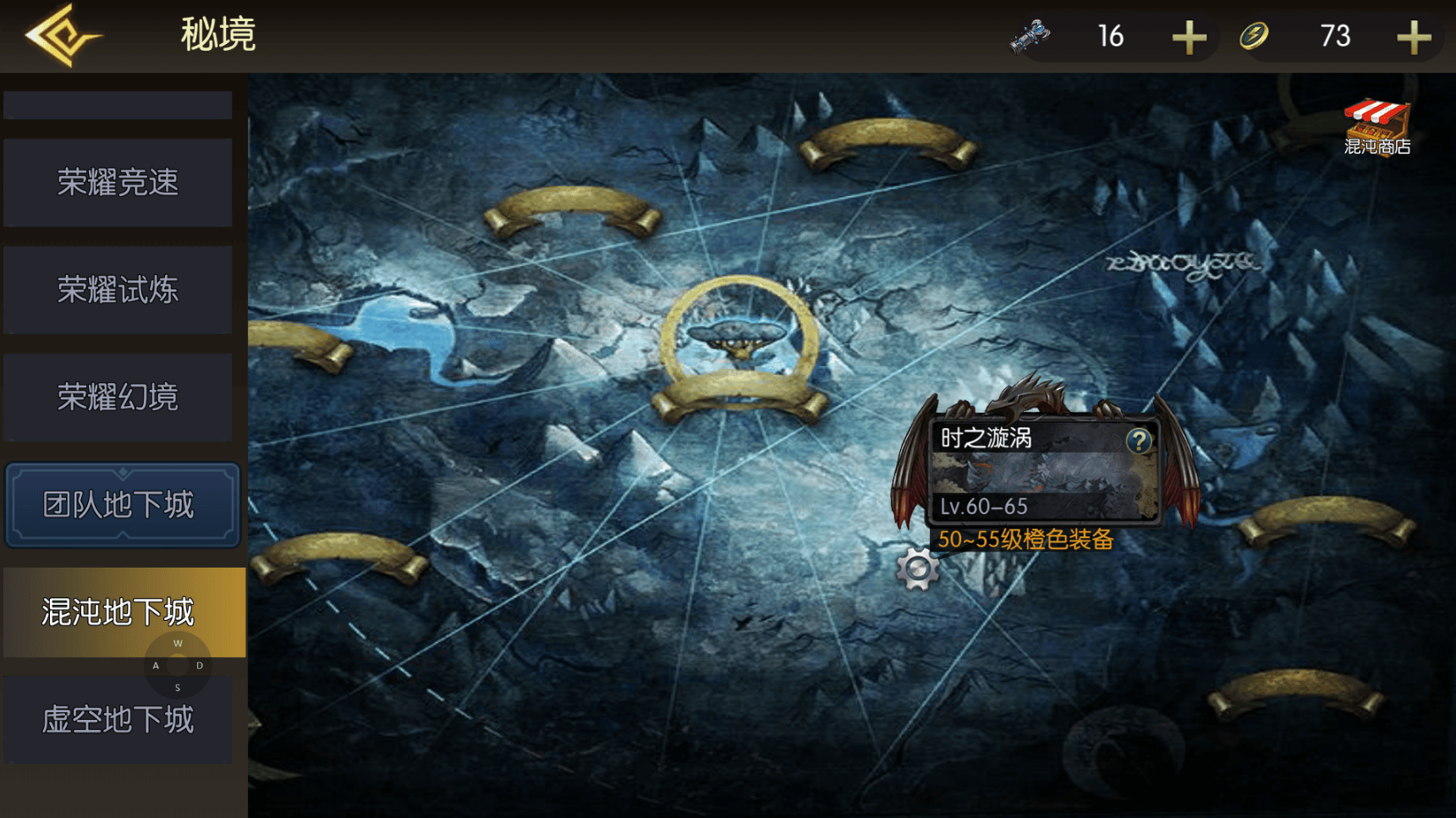Enter the 时之漩涡 dungeon

coord(1042,474)
